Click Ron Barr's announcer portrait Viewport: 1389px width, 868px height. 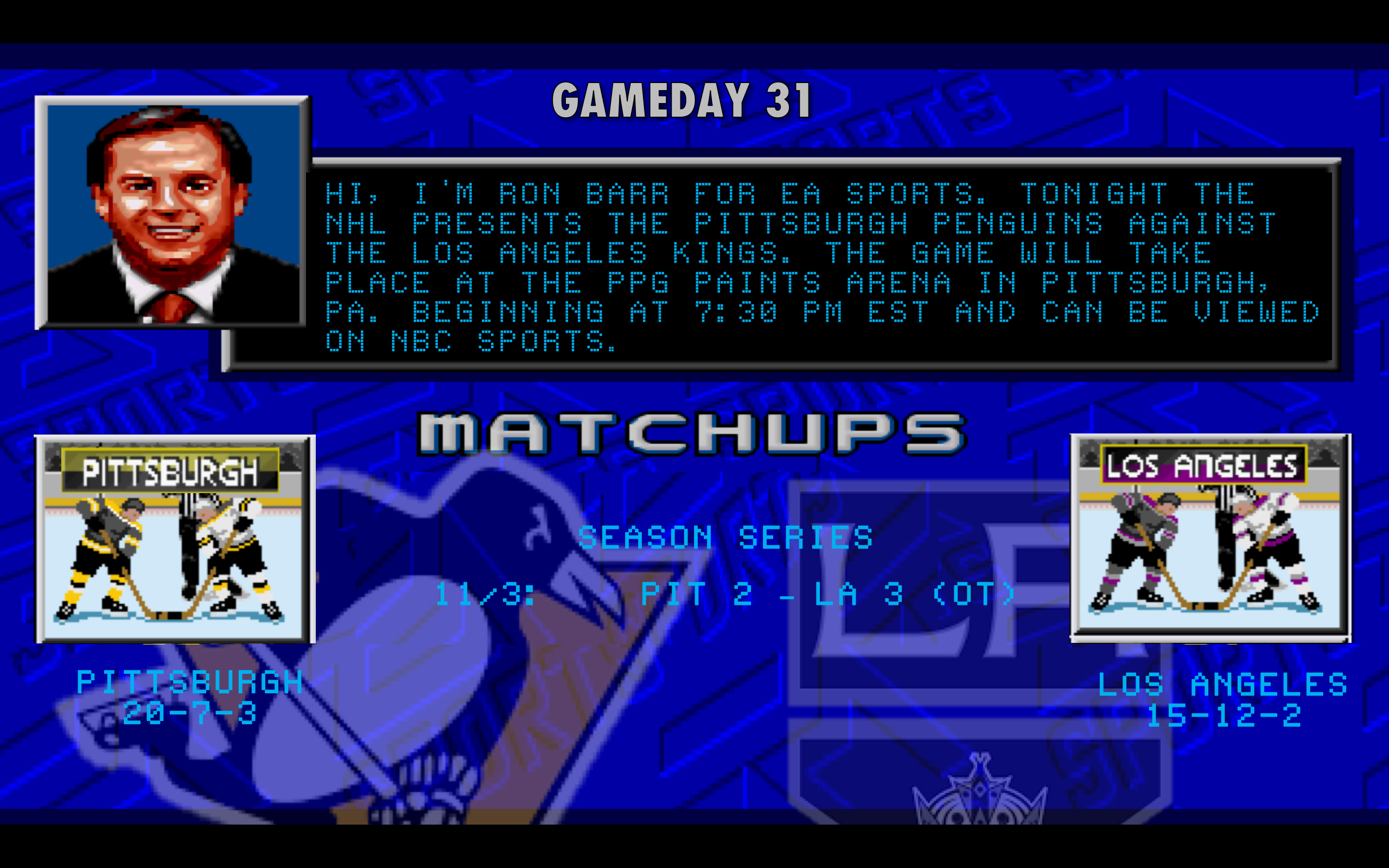[x=172, y=213]
